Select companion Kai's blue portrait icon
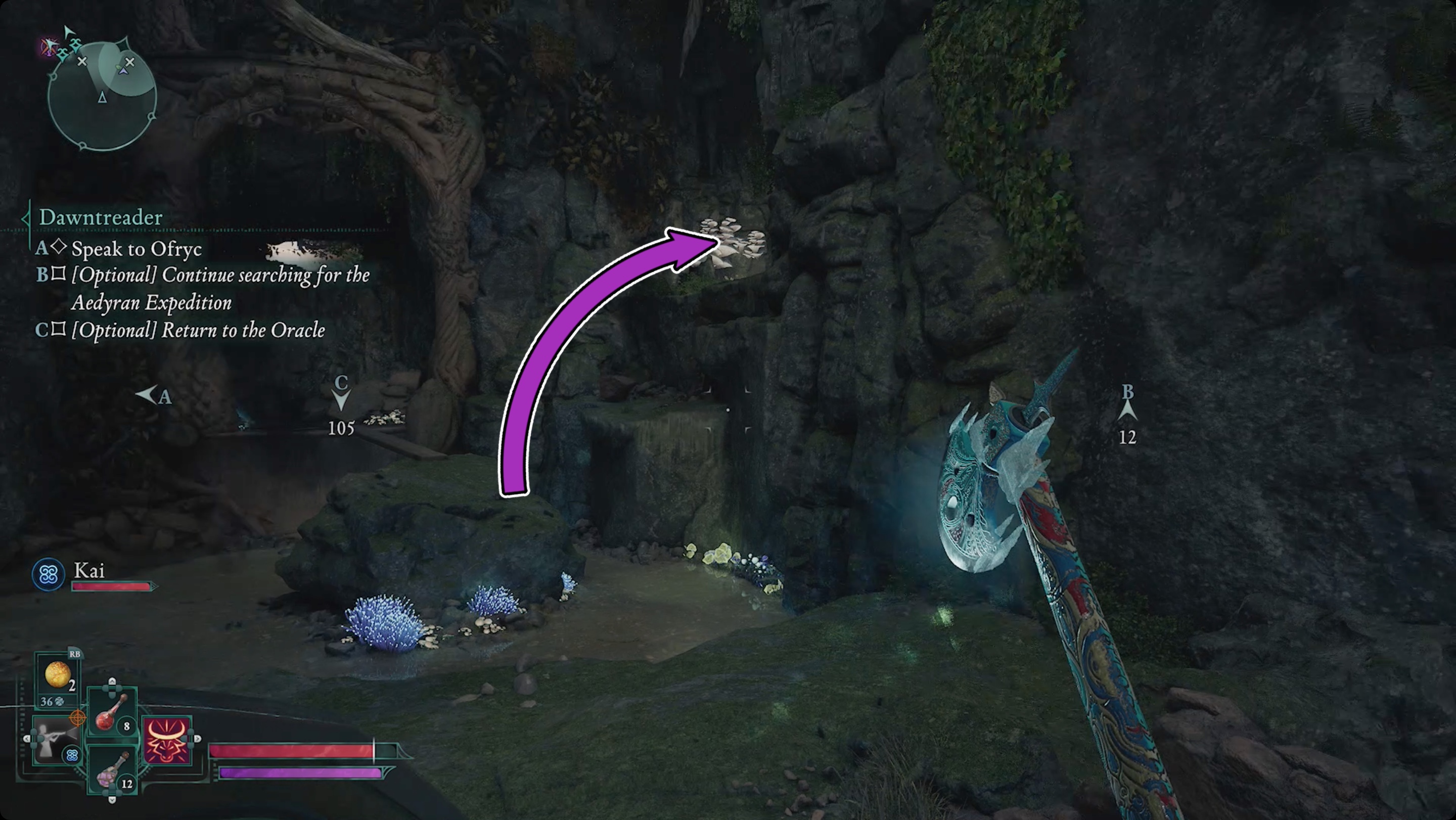The width and height of the screenshot is (1456, 820). click(48, 575)
